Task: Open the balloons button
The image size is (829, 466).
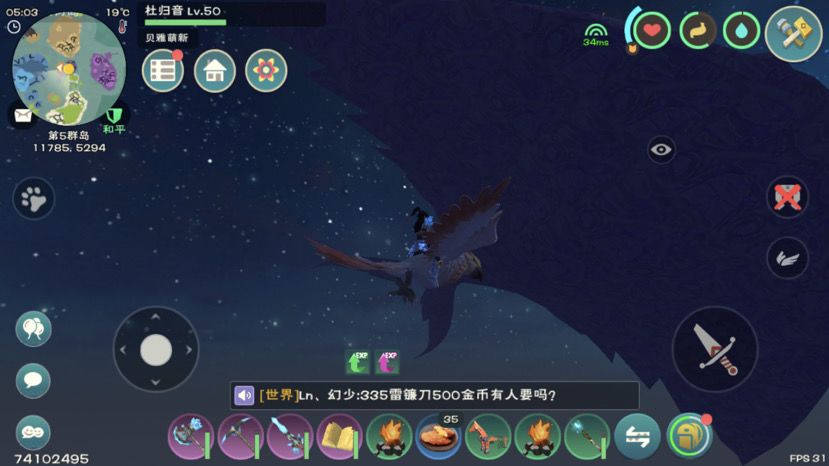Action: (33, 328)
